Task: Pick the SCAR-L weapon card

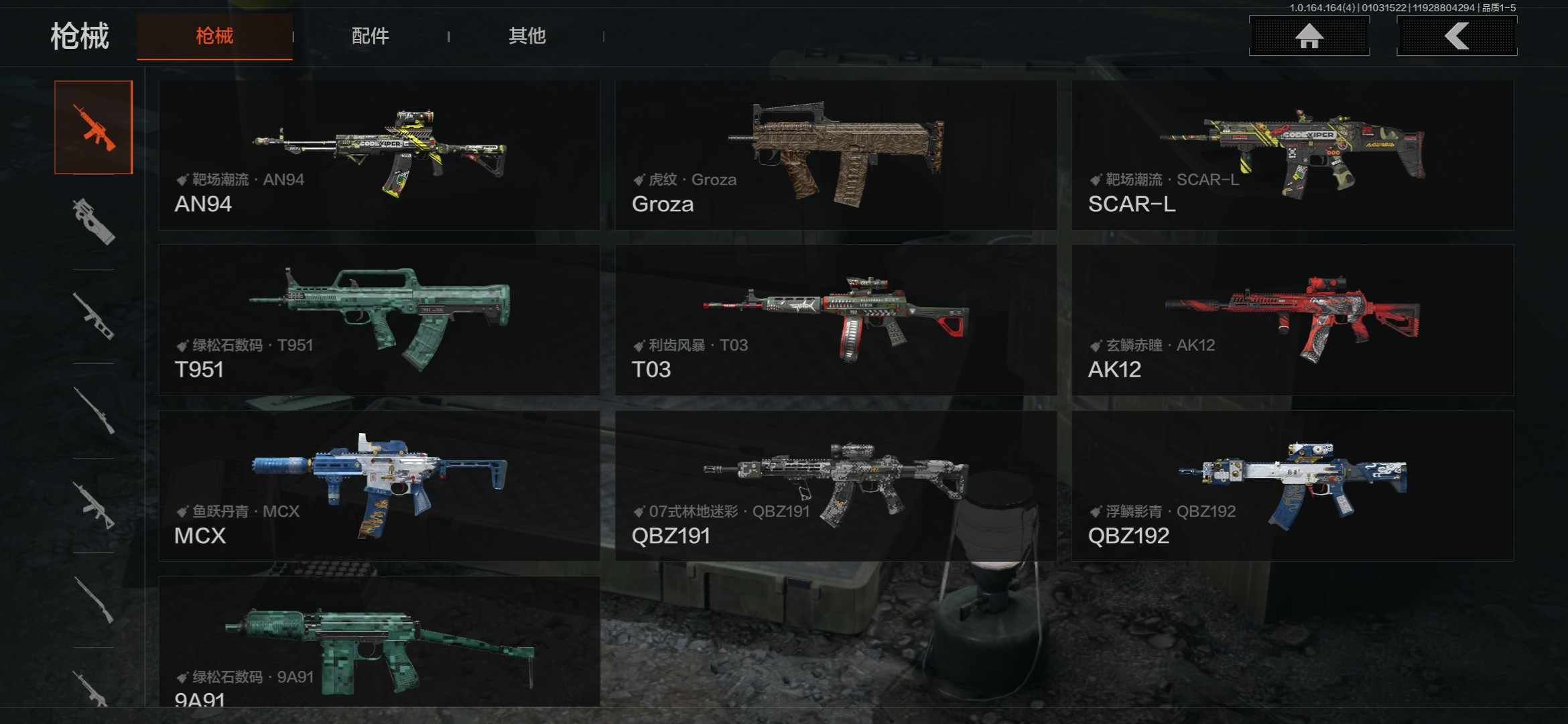Action: 1293,156
